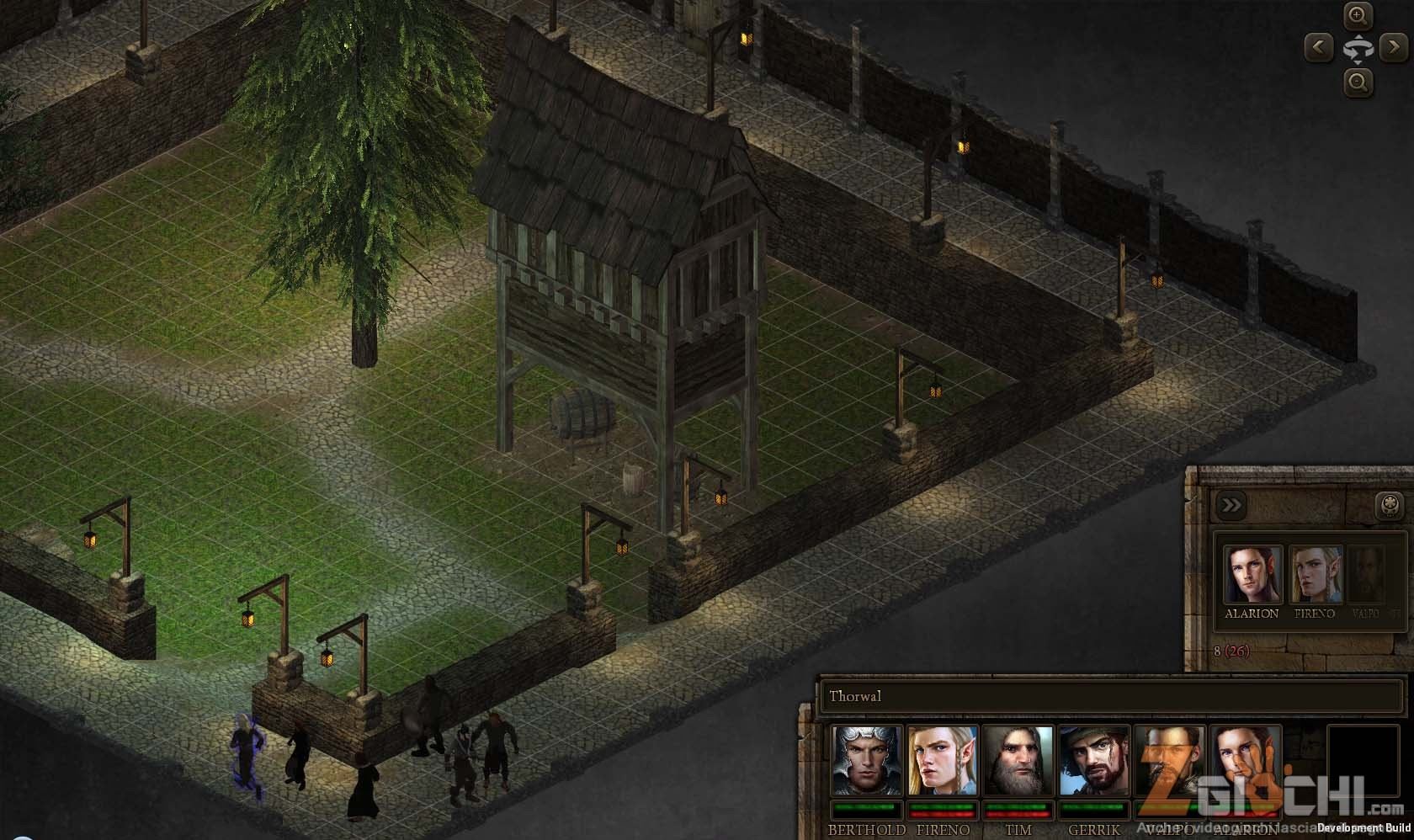Viewport: 1414px width, 840px height.
Task: Pick Gerrik's portrait in the party bar
Action: [1093, 761]
